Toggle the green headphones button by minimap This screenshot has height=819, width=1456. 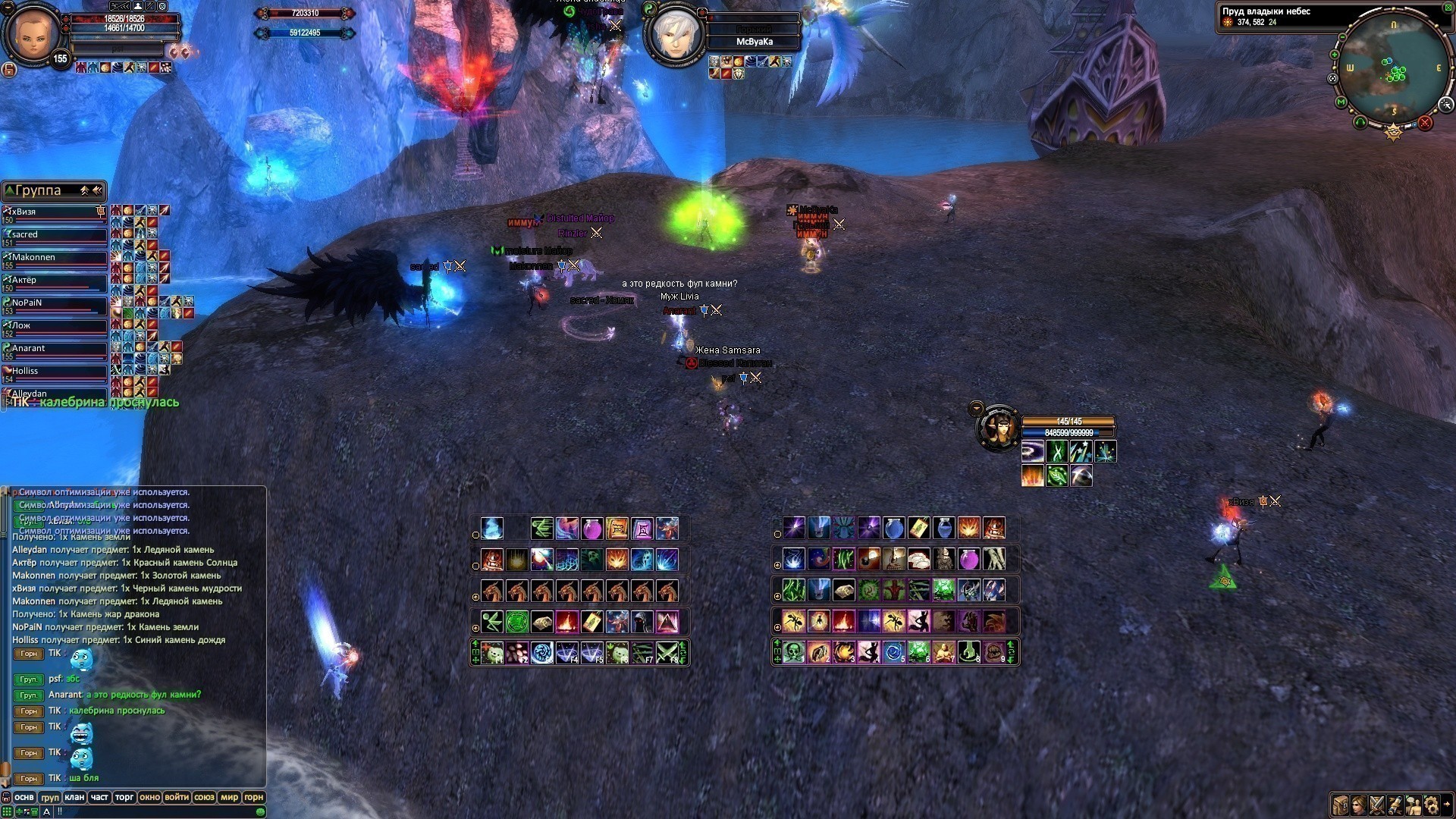pyautogui.click(x=1360, y=122)
